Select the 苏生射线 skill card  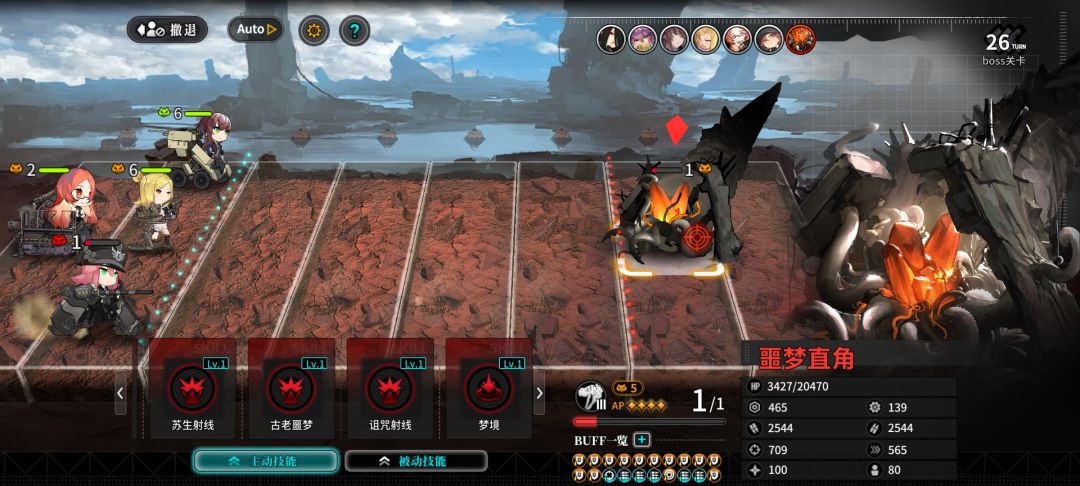pyautogui.click(x=193, y=389)
